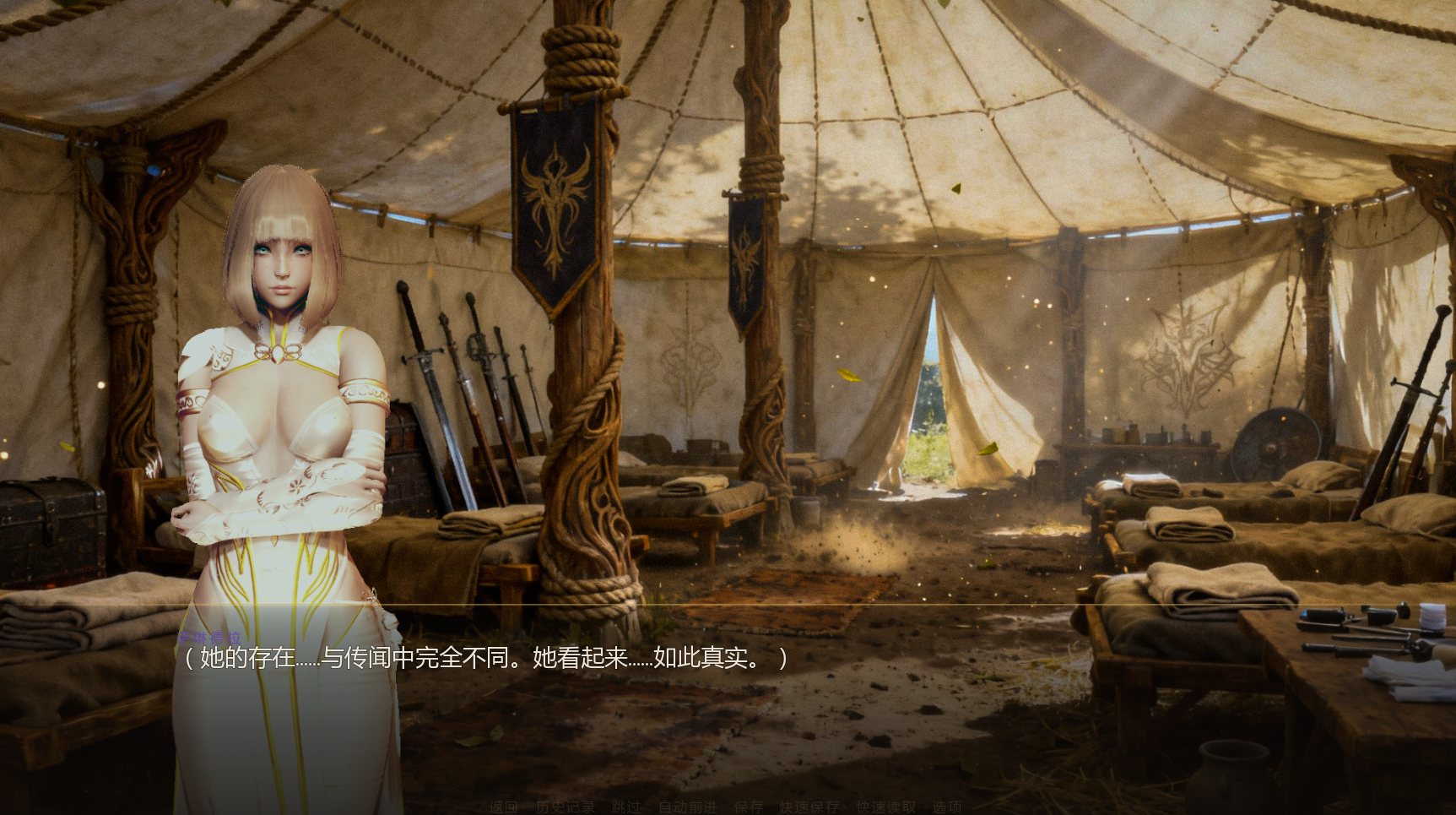Screen dimensions: 1456x815
Task: Toggle 自动前进 auto-advance mode
Action: point(687,807)
